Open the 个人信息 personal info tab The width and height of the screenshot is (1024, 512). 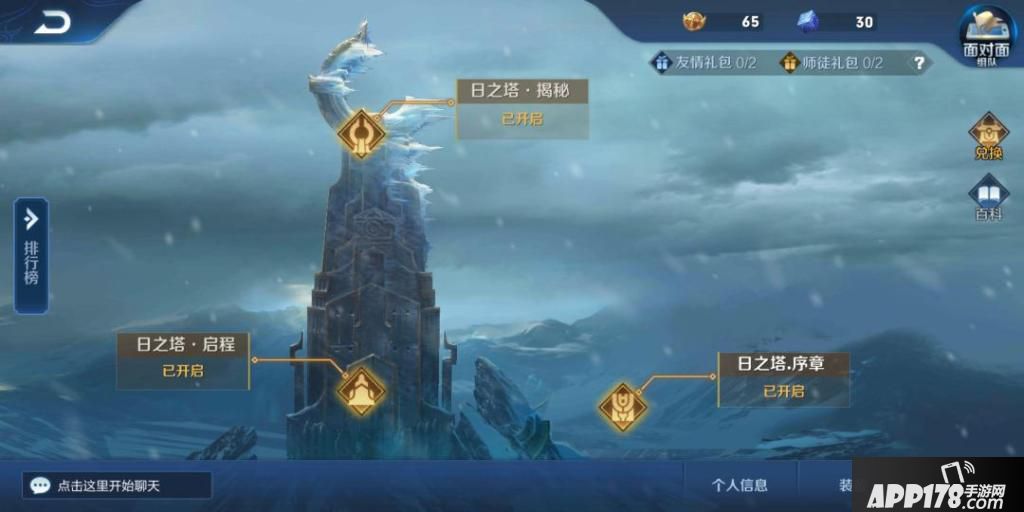pyautogui.click(x=740, y=486)
